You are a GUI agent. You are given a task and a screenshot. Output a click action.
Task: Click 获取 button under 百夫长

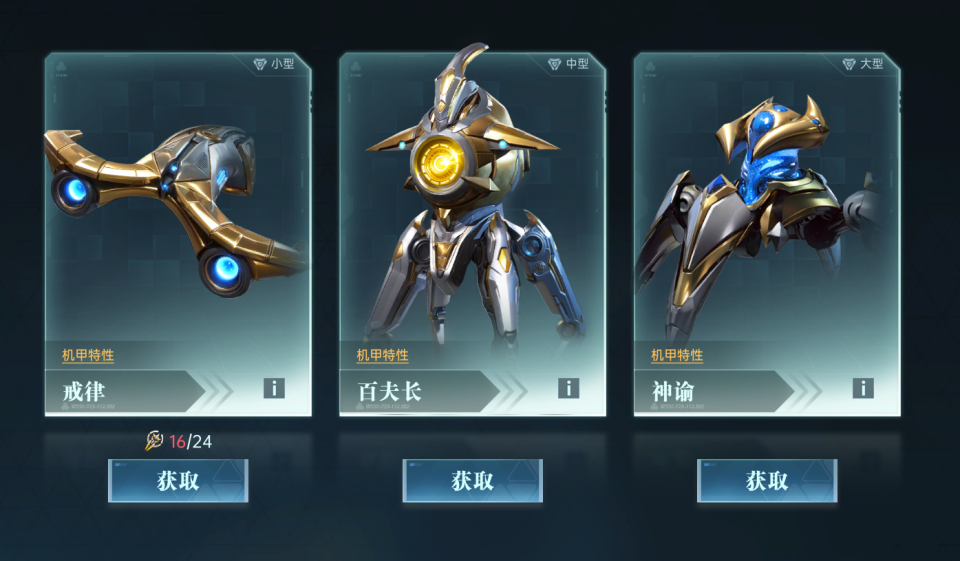point(472,481)
